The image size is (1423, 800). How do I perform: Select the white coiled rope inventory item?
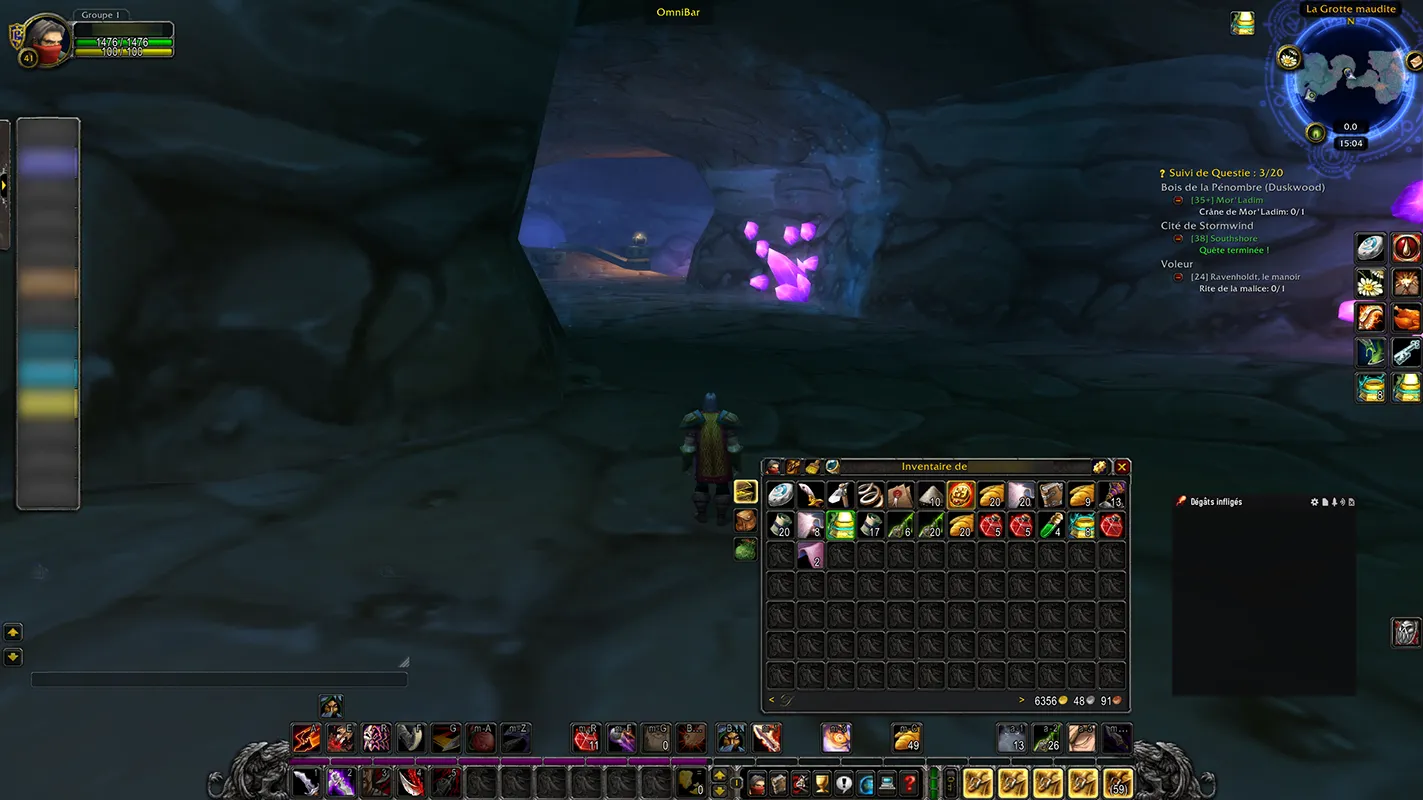[x=871, y=494]
